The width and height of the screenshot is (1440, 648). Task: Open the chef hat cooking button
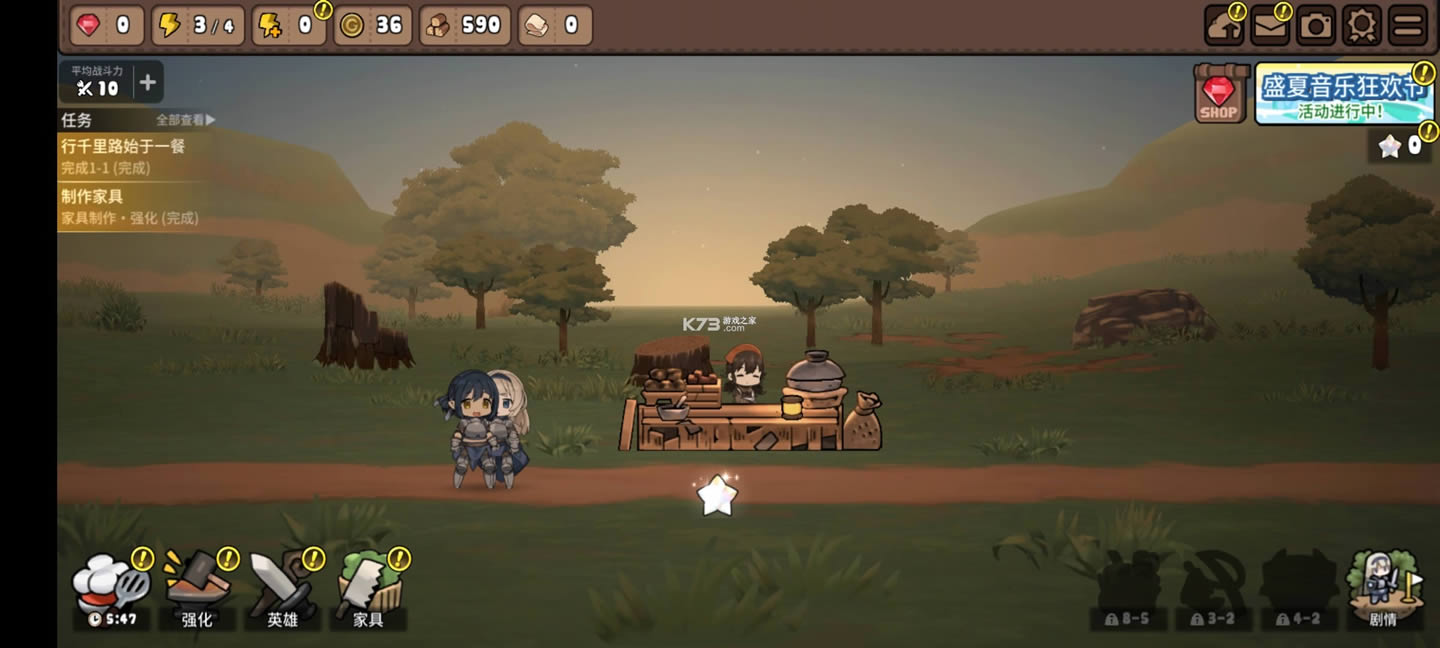pyautogui.click(x=110, y=590)
